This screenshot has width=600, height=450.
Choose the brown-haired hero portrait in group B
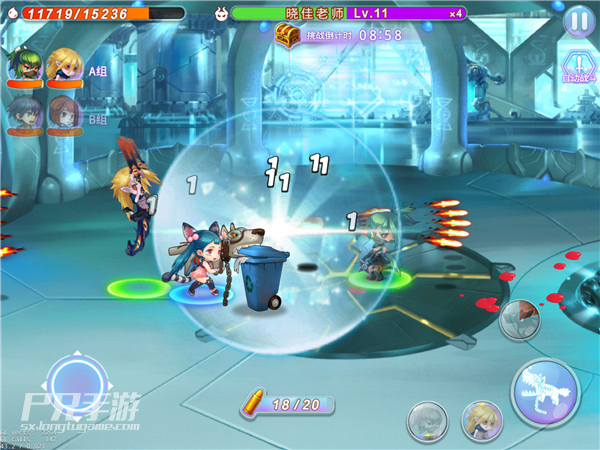(x=65, y=115)
